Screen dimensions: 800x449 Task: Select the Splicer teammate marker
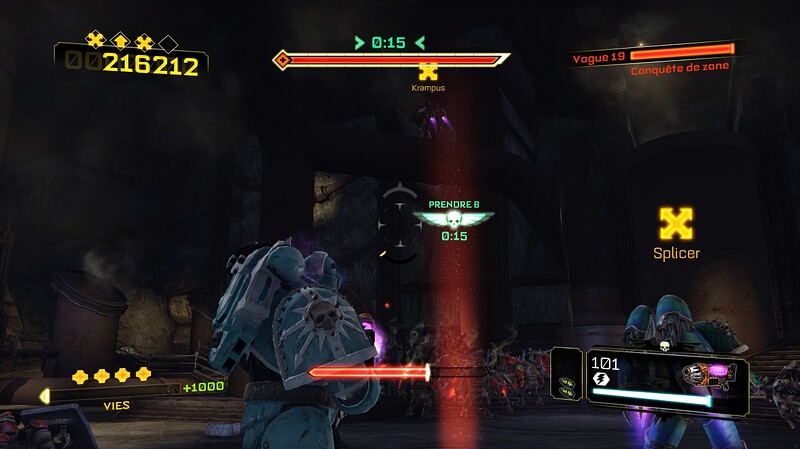(x=676, y=223)
